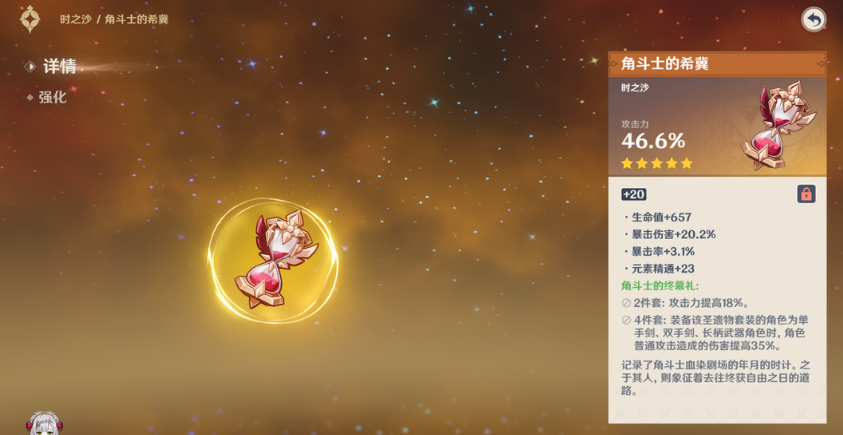
Task: Switch to the 详情 (Details) tab
Action: click(x=59, y=67)
